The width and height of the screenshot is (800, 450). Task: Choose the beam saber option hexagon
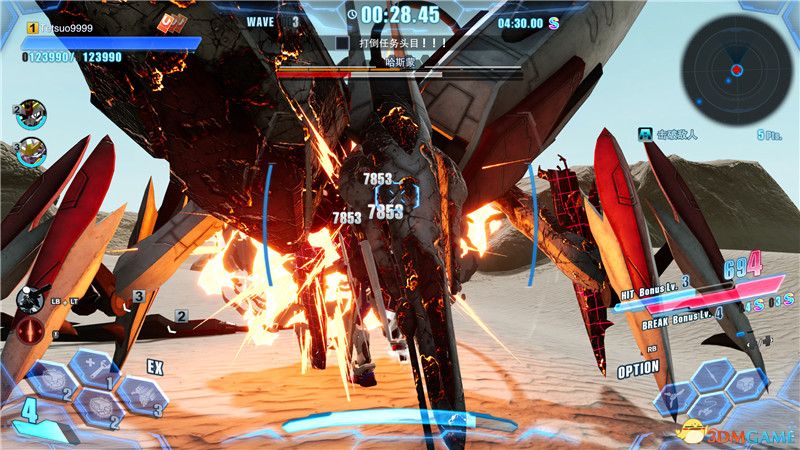point(710,375)
